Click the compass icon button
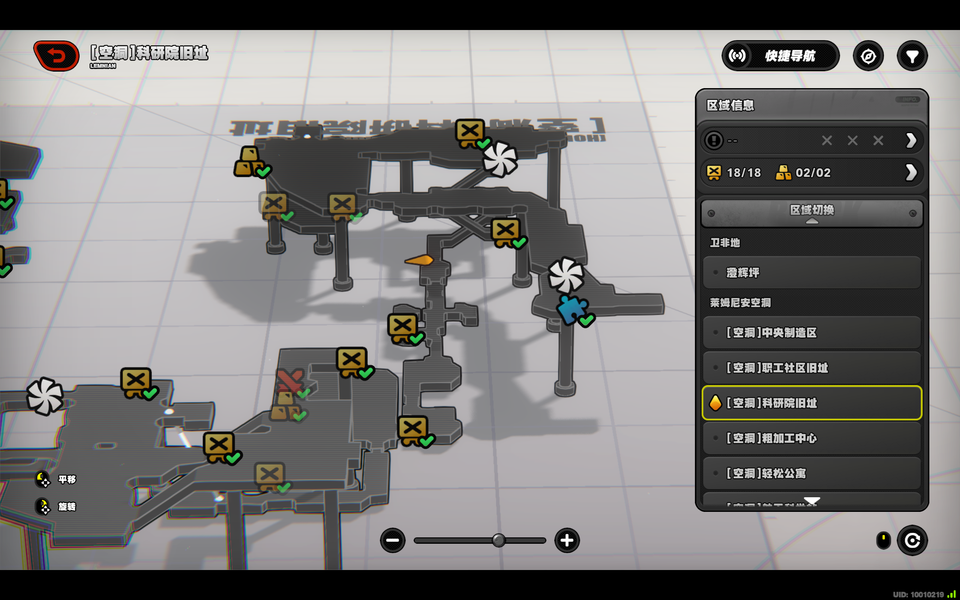The image size is (960, 600). 868,56
